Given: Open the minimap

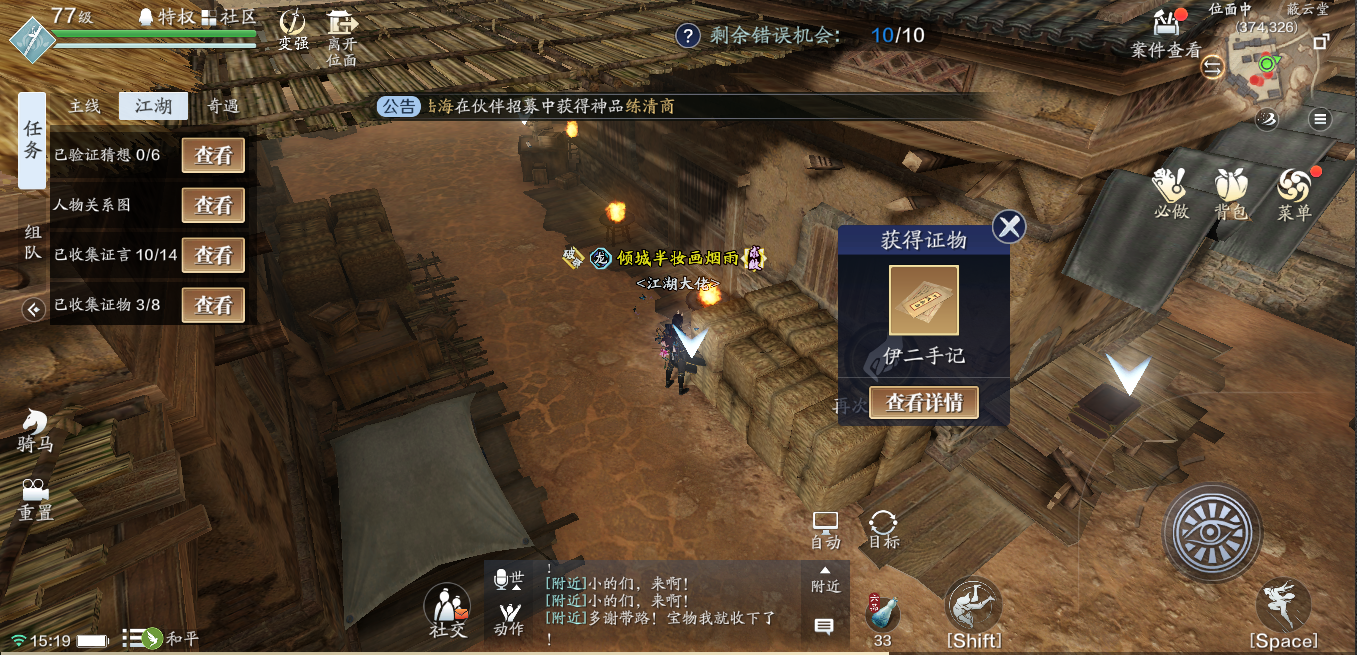Looking at the screenshot, I should tap(1266, 70).
